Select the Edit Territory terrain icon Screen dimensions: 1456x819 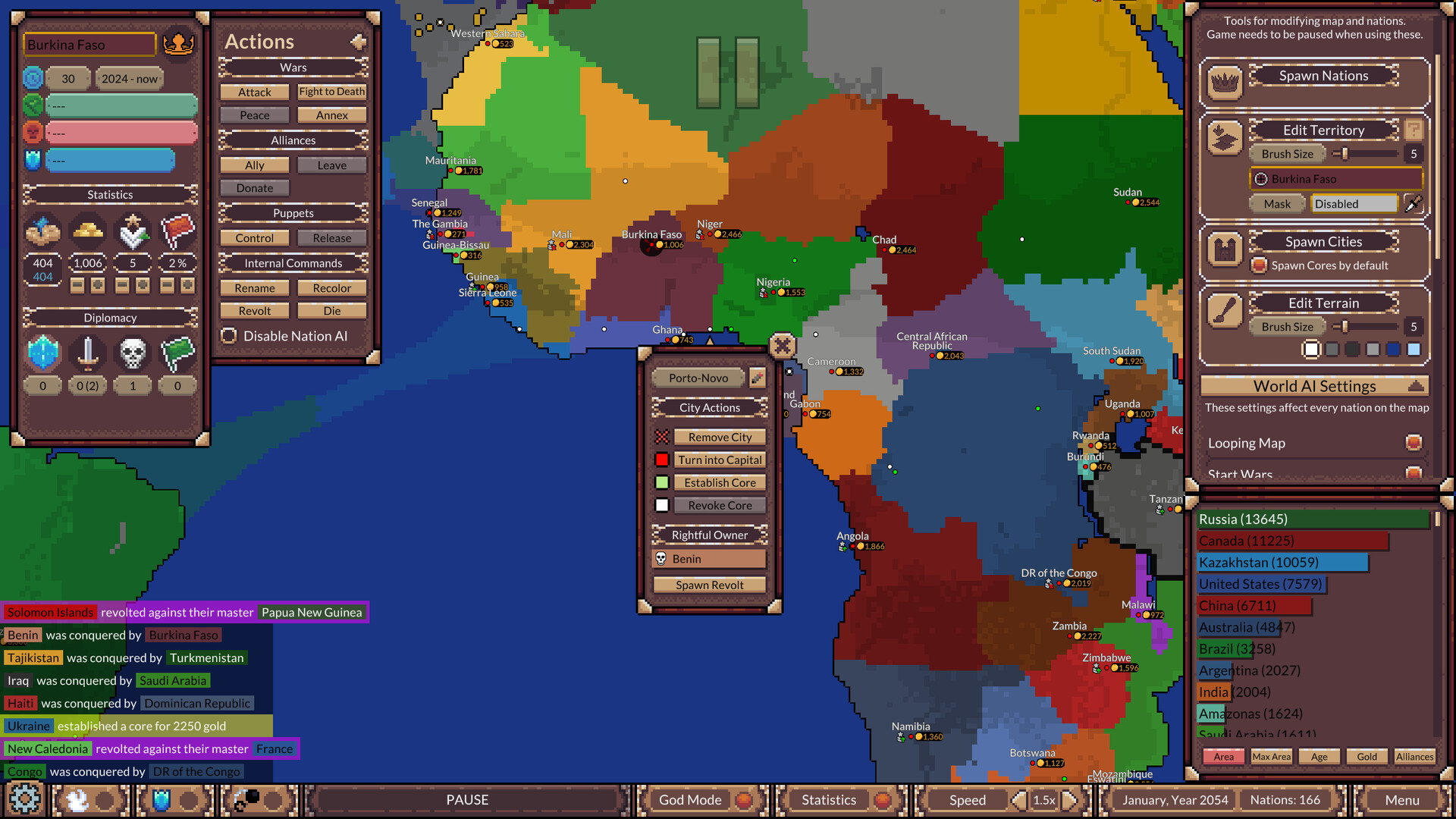point(1224,138)
